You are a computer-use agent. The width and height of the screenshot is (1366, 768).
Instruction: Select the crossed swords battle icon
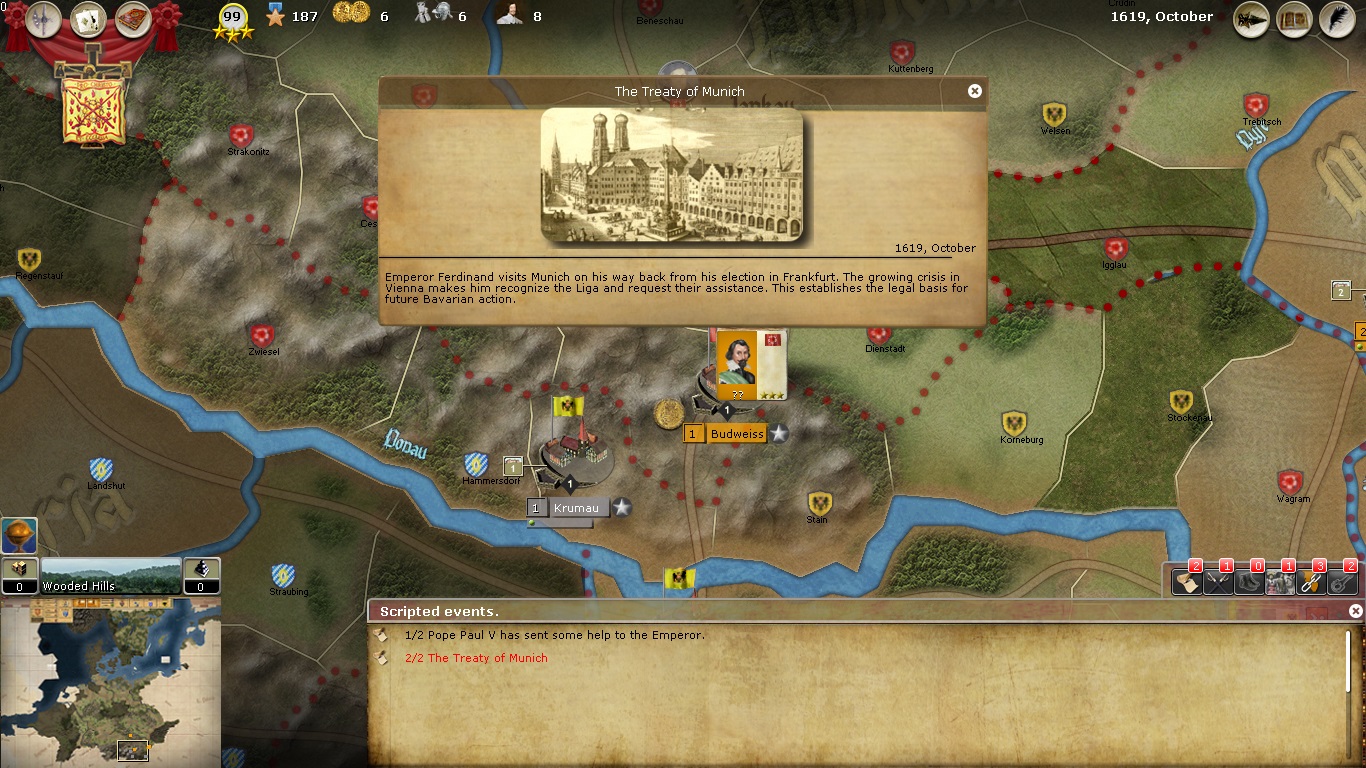tap(1217, 582)
